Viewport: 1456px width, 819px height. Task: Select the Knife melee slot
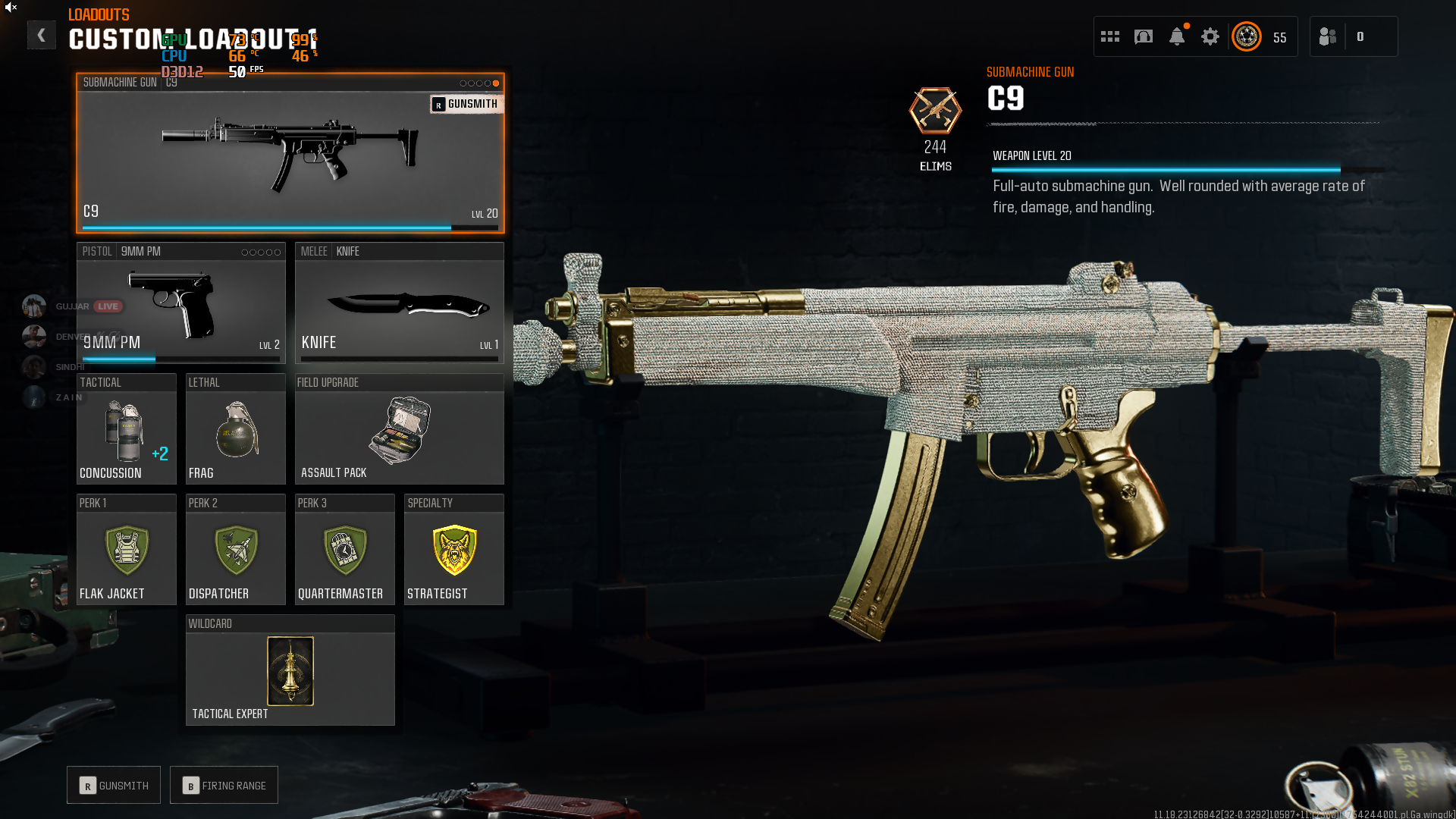pos(399,303)
